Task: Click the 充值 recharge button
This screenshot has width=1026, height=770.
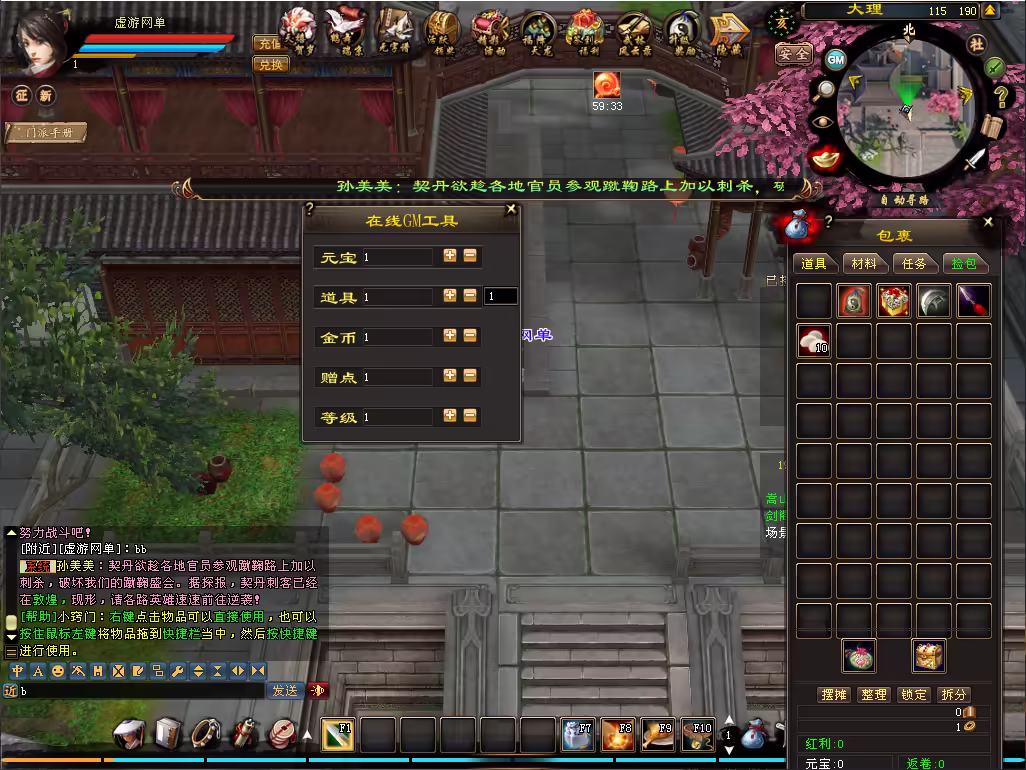Action: click(x=269, y=44)
